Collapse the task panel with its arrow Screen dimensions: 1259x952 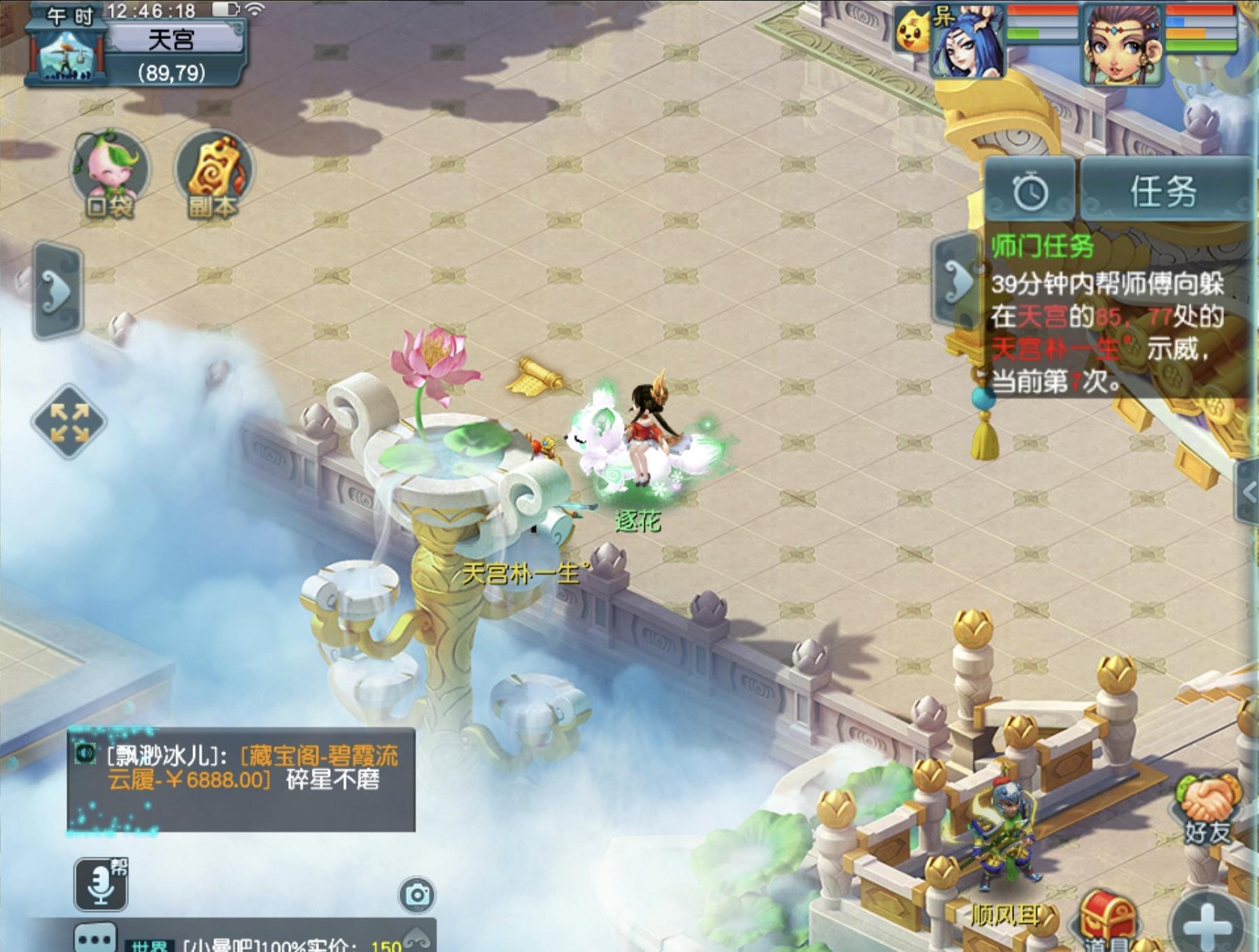[957, 281]
